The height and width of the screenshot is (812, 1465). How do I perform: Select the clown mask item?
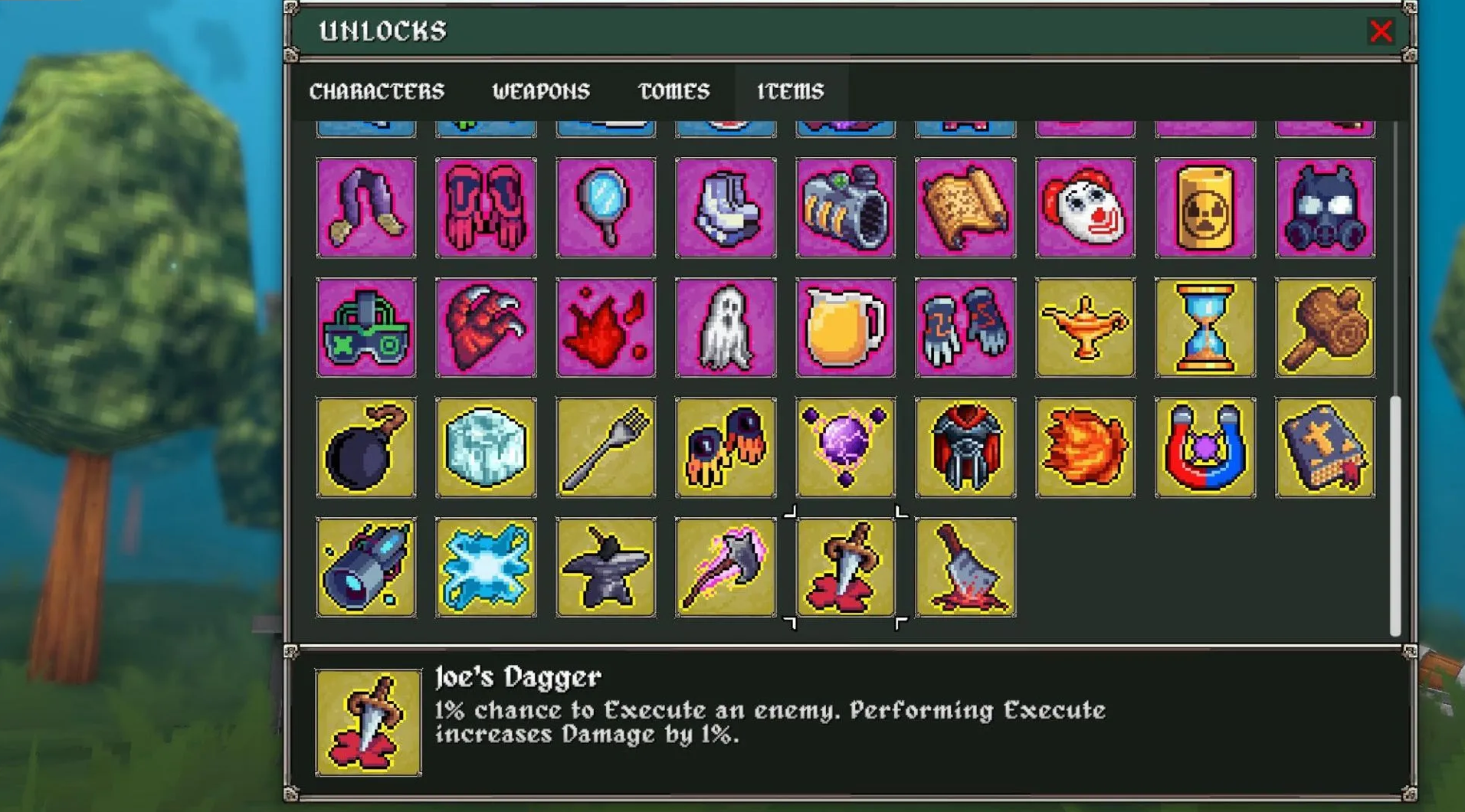point(1085,208)
